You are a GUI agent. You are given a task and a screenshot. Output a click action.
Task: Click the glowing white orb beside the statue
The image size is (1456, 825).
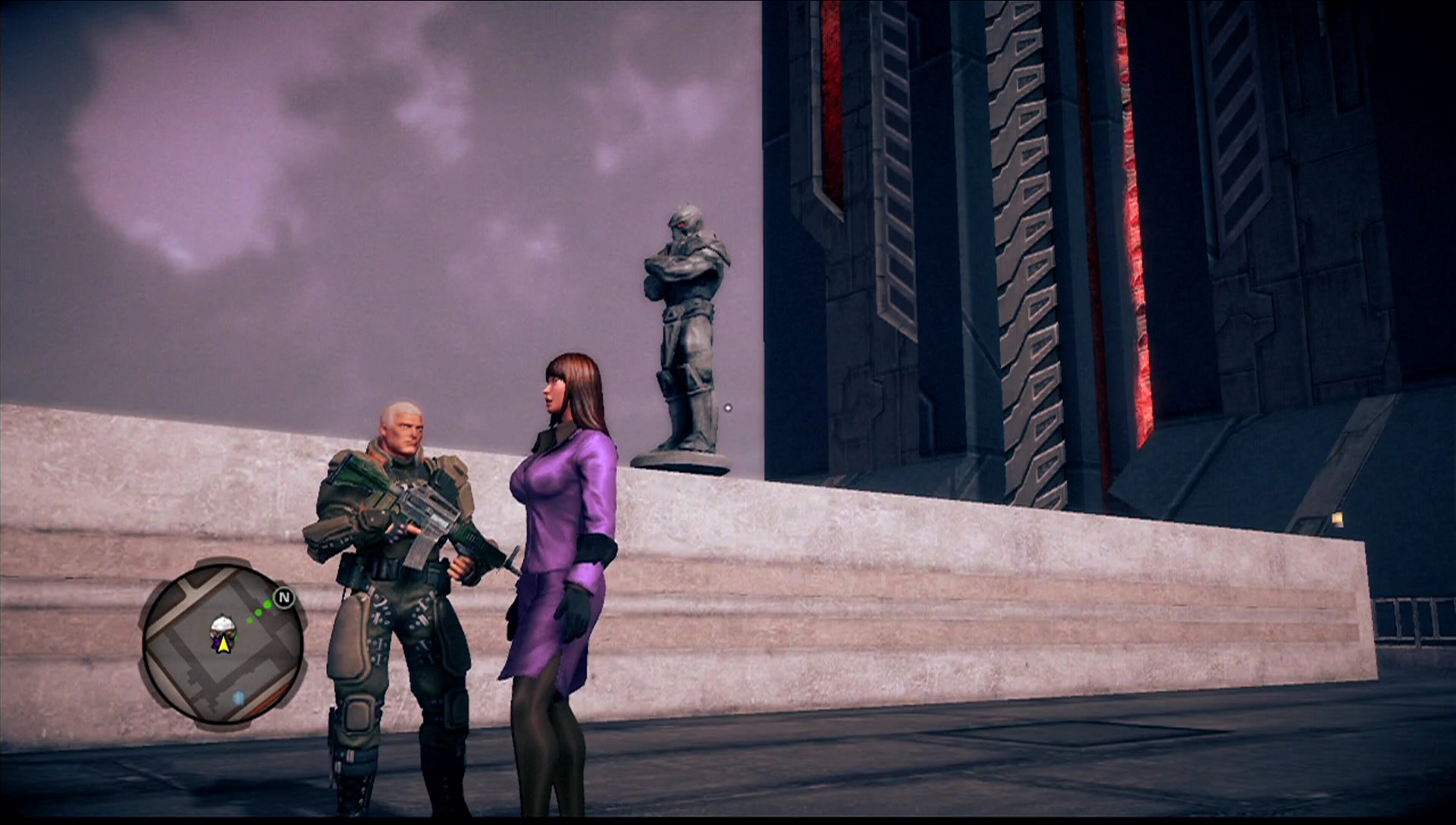click(726, 407)
